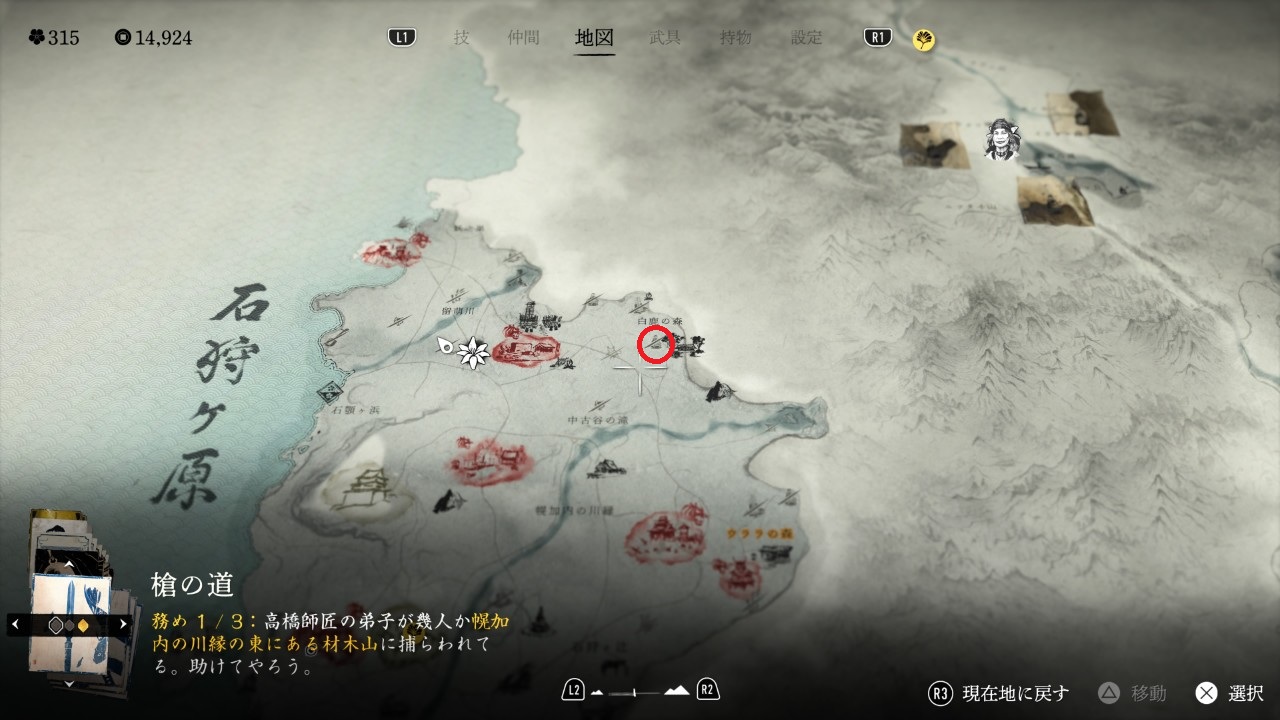Select the yellow diamond quest filter
Image resolution: width=1280 pixels, height=720 pixels.
coord(84,625)
